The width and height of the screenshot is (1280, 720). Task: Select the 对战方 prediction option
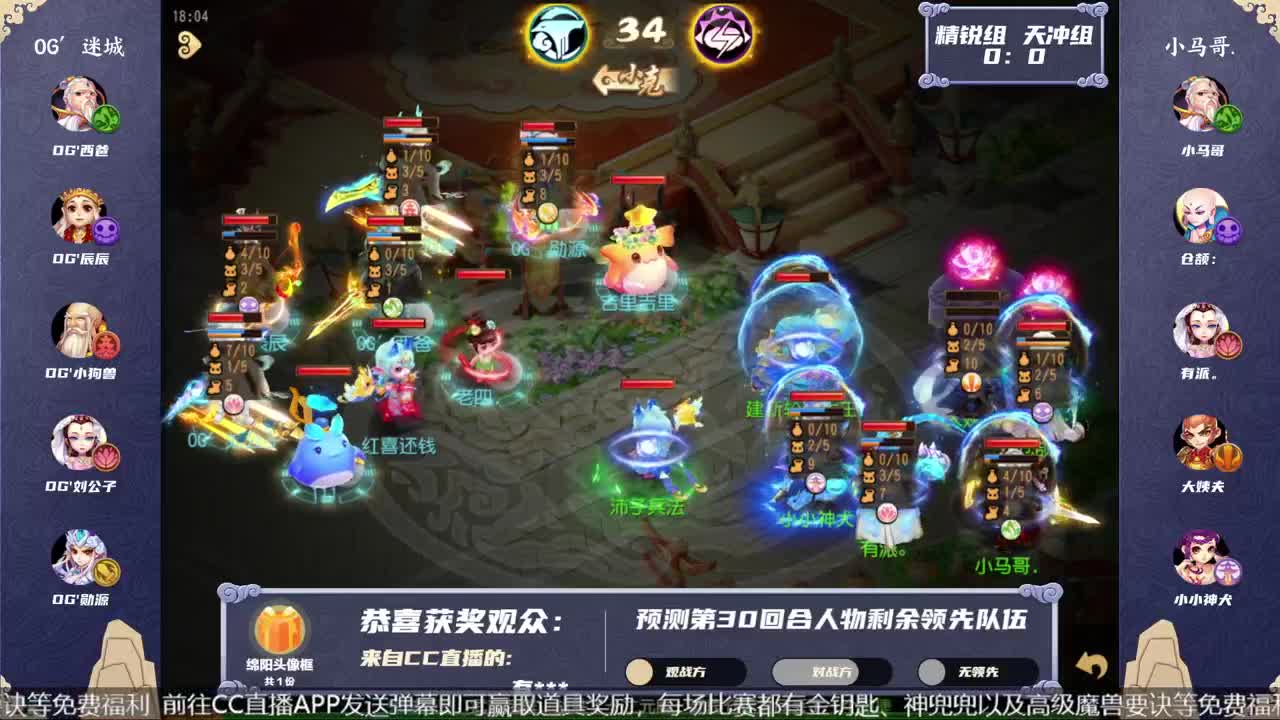830,671
